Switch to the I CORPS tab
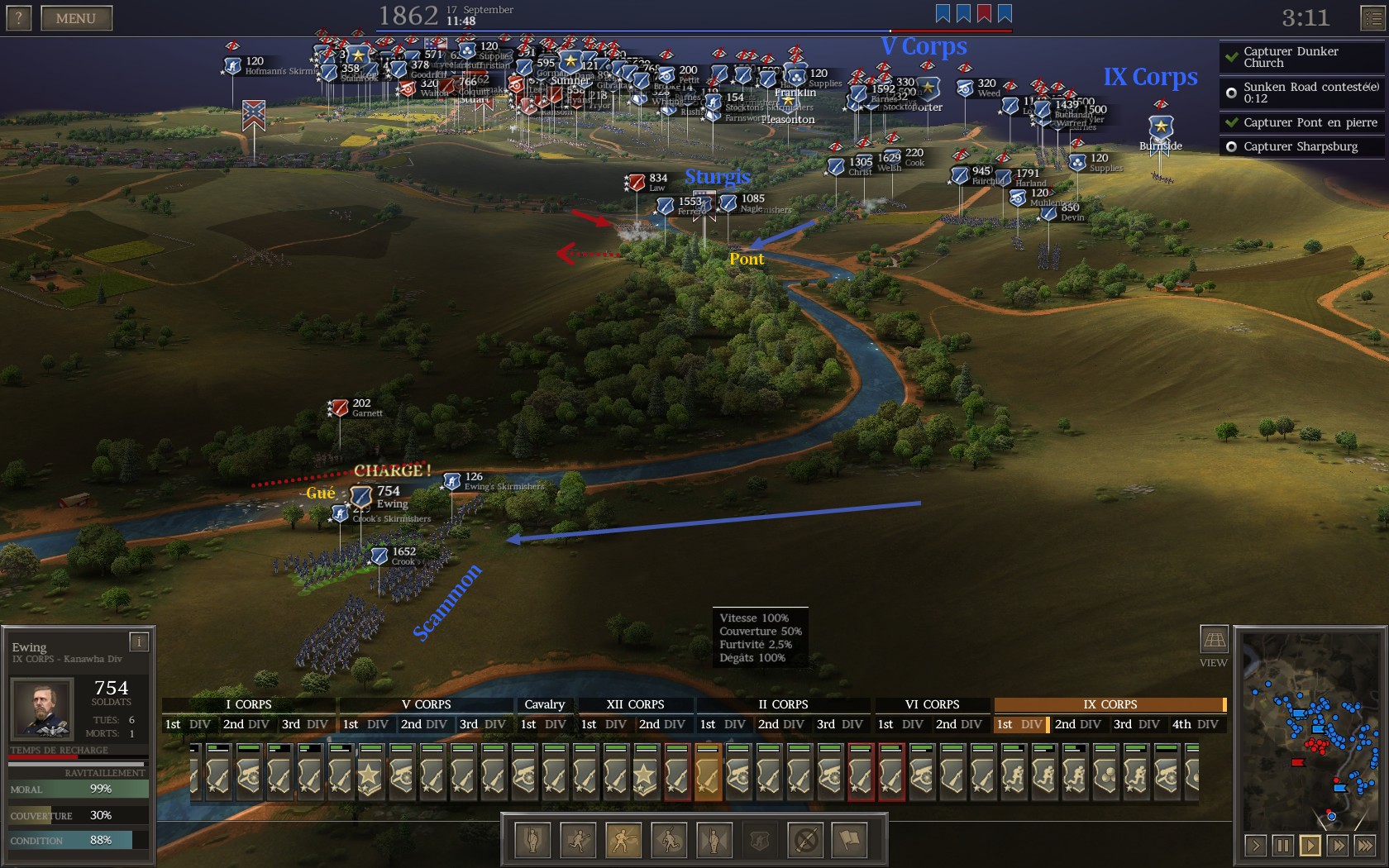The image size is (1389, 868). coord(248,704)
